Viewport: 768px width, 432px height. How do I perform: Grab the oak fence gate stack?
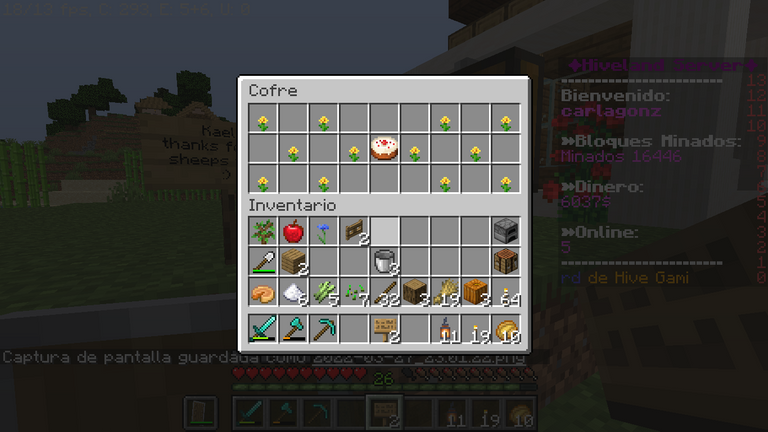[x=354, y=232]
